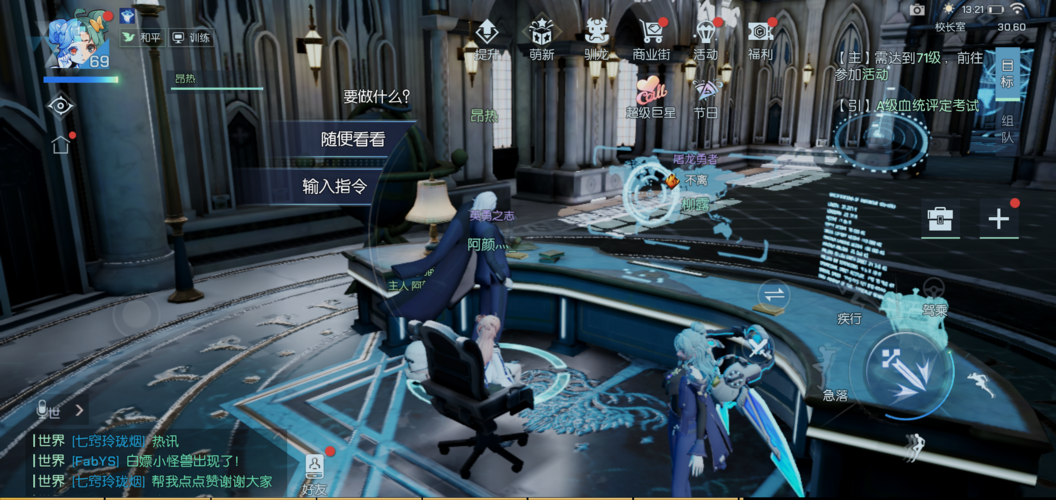The height and width of the screenshot is (500, 1056).
Task: Toggle the 和平 peace mode button
Action: coord(141,38)
